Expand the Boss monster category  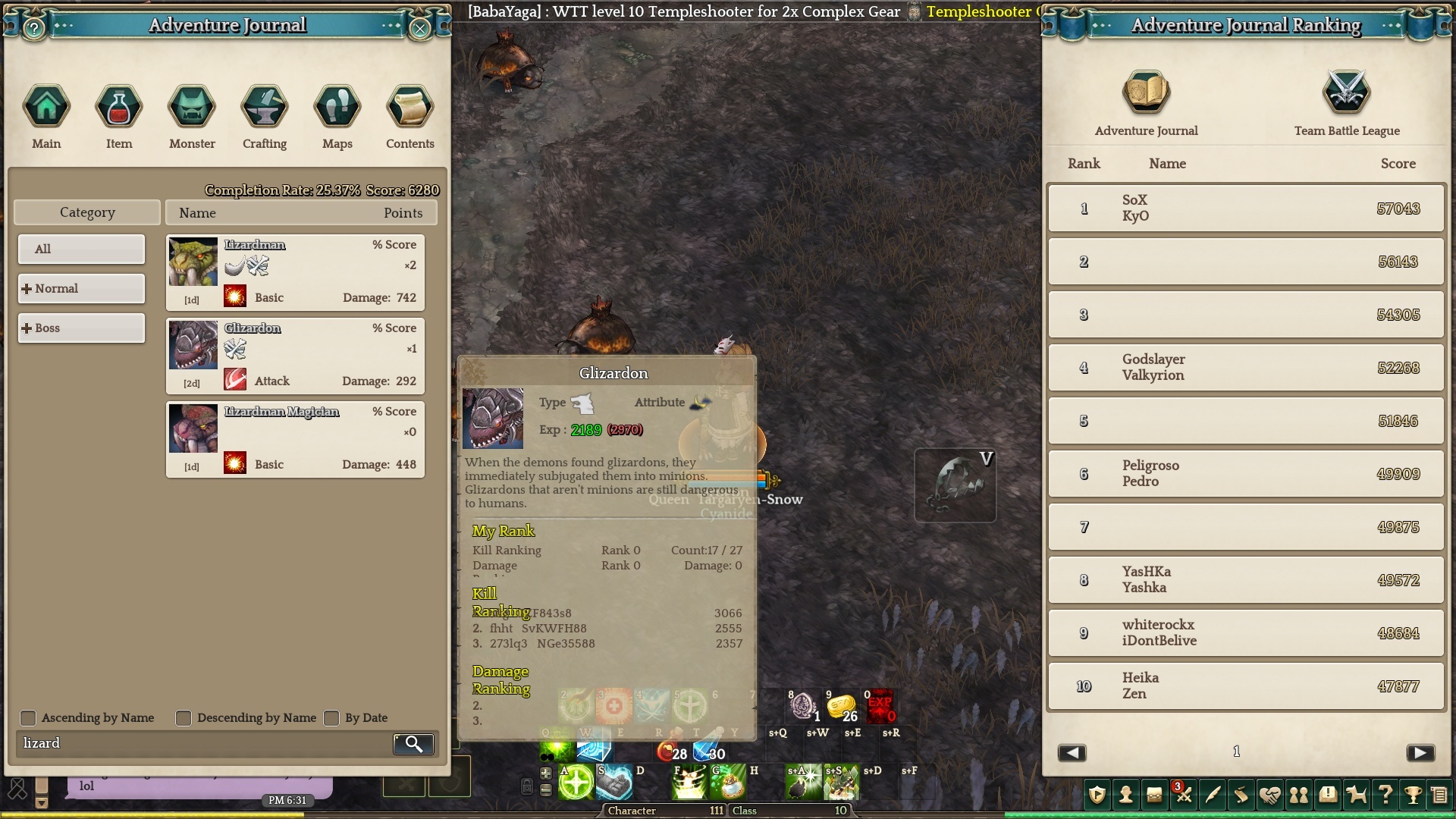(81, 328)
